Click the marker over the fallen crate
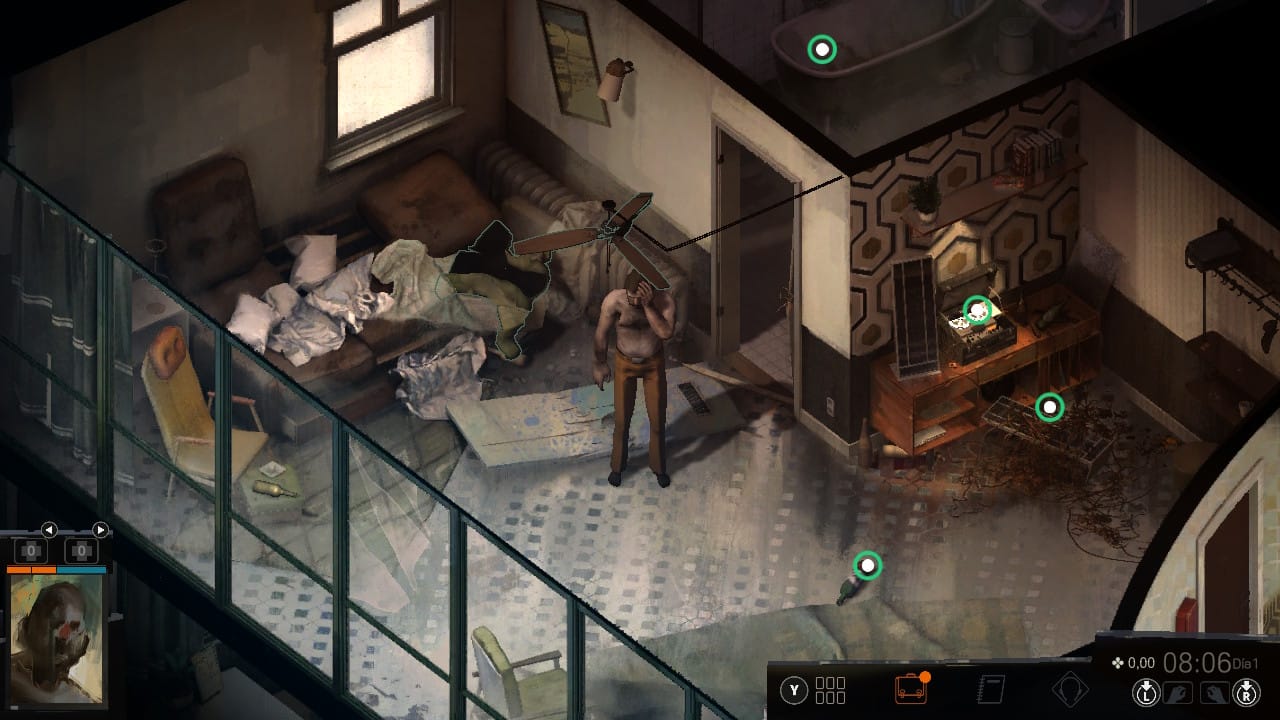The image size is (1280, 720). pyautogui.click(x=1048, y=407)
